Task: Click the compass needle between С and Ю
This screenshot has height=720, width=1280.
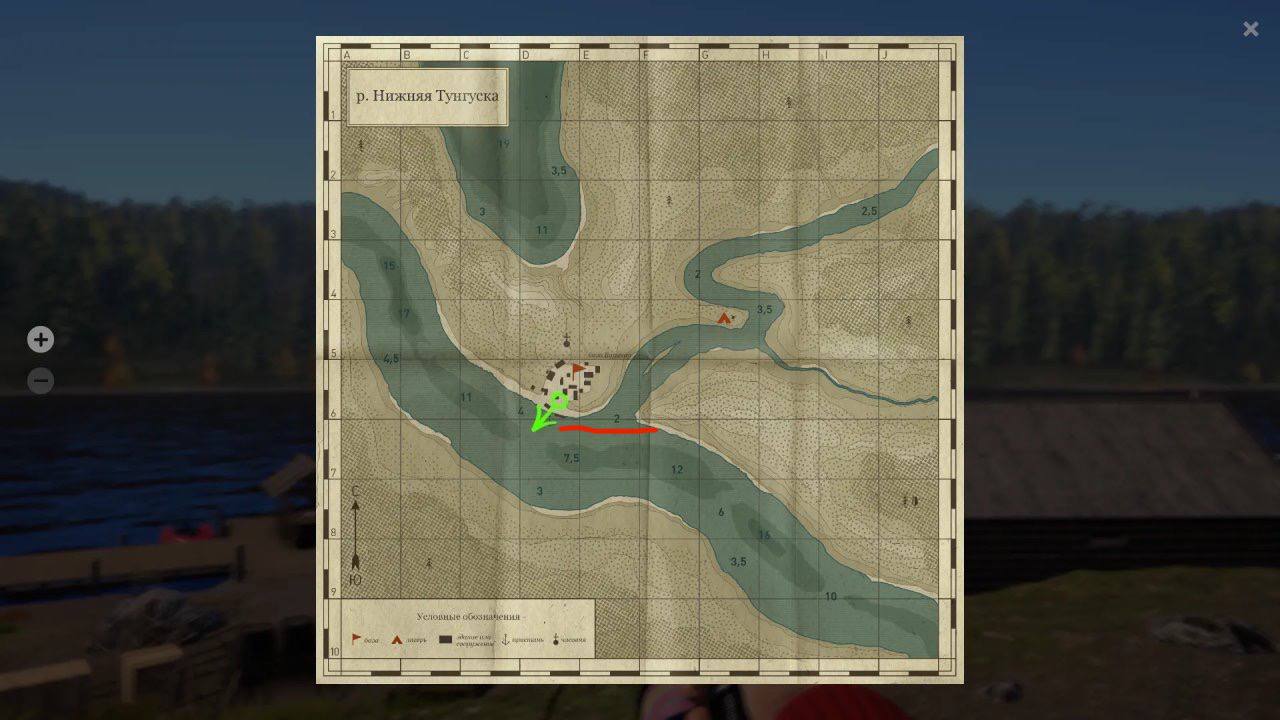Action: pyautogui.click(x=354, y=535)
